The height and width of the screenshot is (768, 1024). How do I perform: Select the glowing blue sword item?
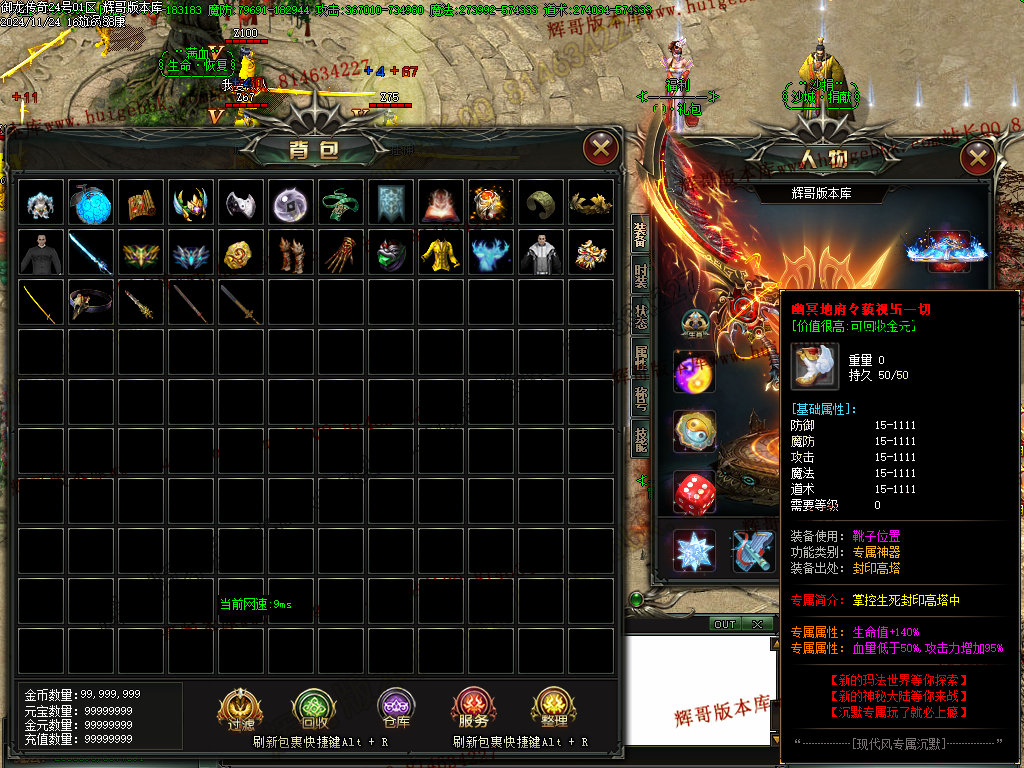tap(92, 253)
